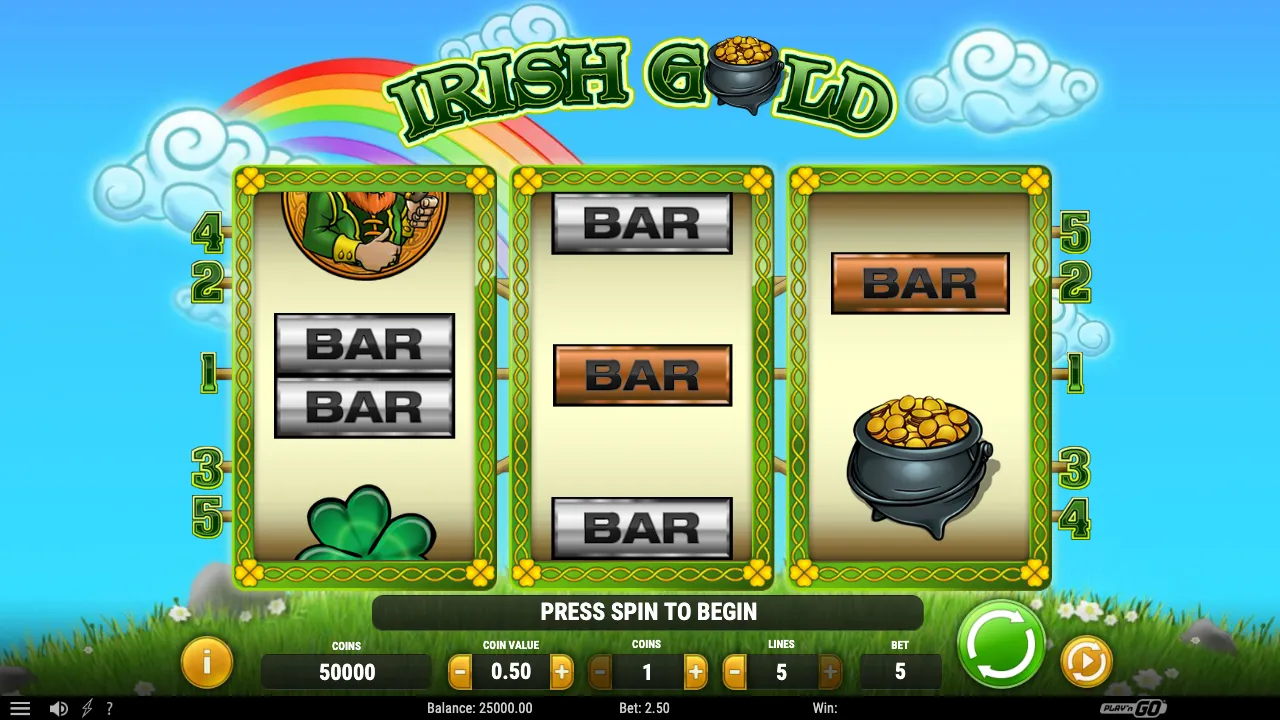Click the COINS balance showing 50000

point(346,672)
